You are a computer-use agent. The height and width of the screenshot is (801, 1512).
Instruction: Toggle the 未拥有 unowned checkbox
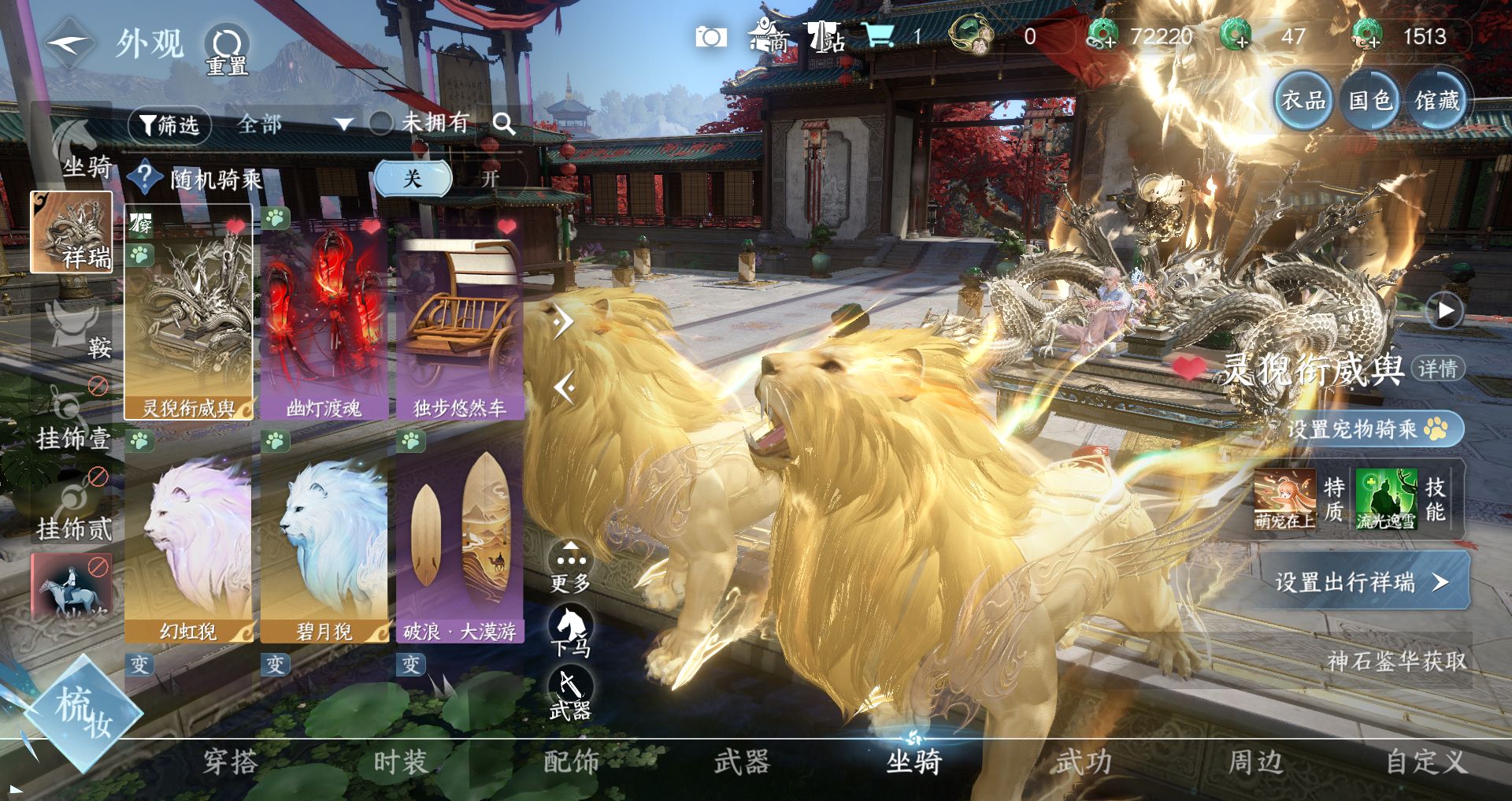point(381,123)
